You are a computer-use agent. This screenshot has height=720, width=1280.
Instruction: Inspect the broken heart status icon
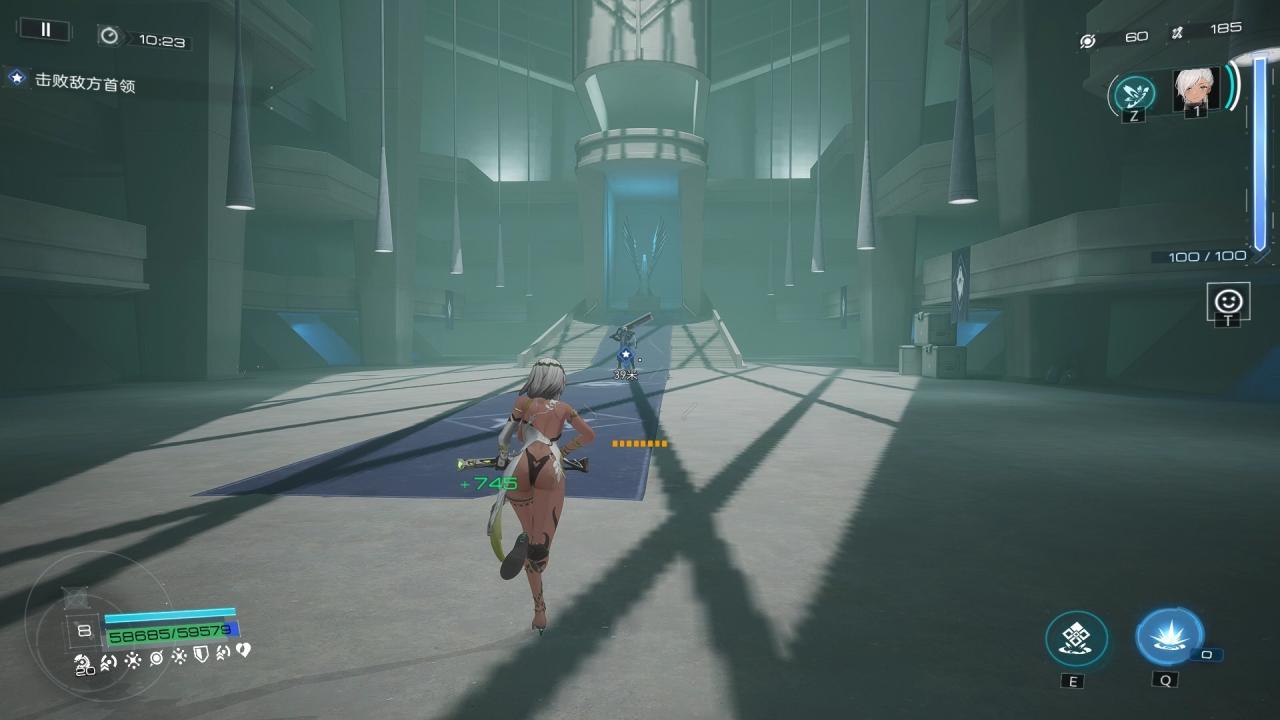tap(242, 651)
